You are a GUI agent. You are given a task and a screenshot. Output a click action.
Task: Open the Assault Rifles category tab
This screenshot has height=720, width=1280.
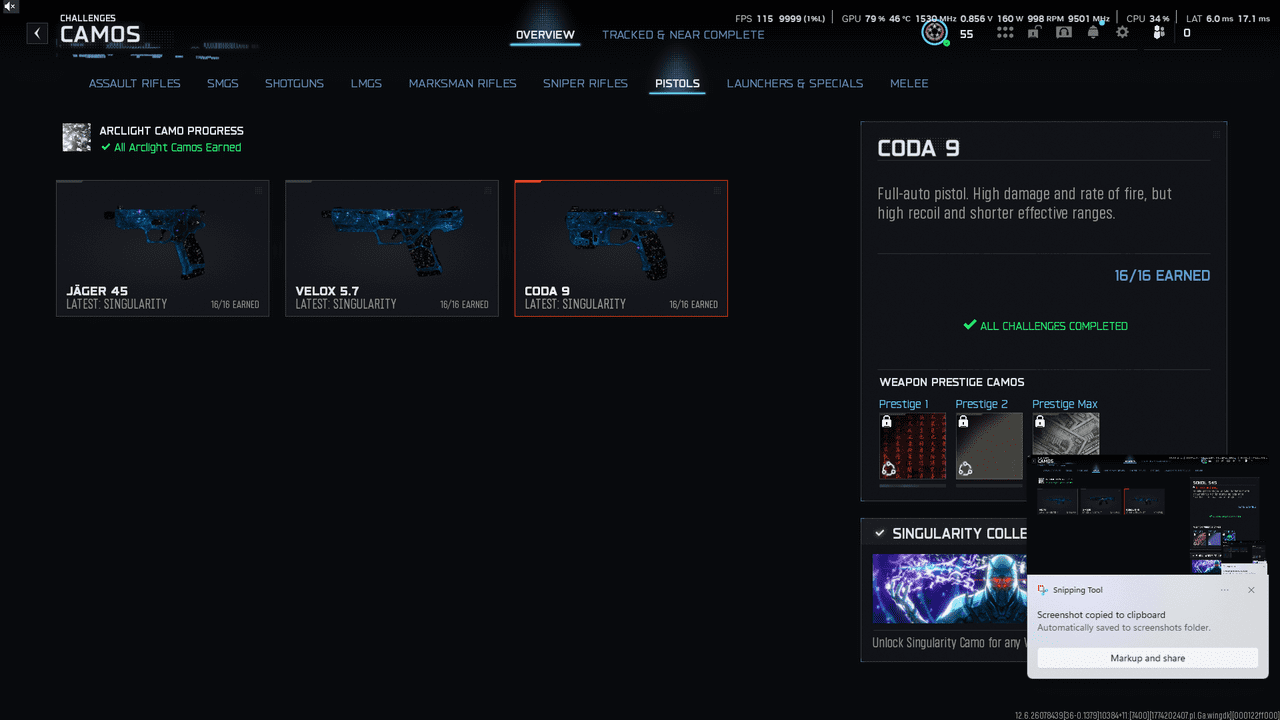point(134,84)
